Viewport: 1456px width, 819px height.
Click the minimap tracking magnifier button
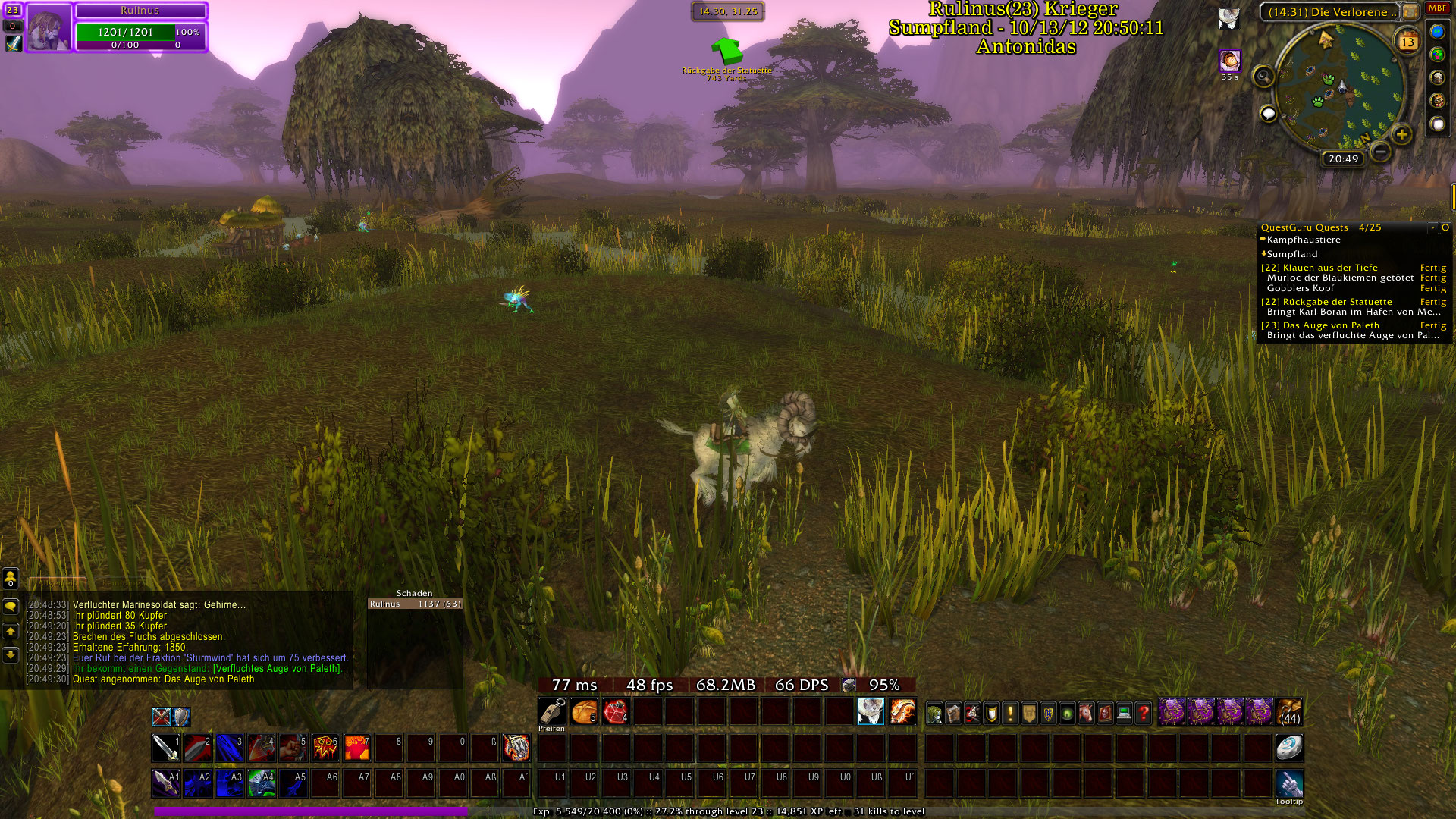pyautogui.click(x=1263, y=76)
